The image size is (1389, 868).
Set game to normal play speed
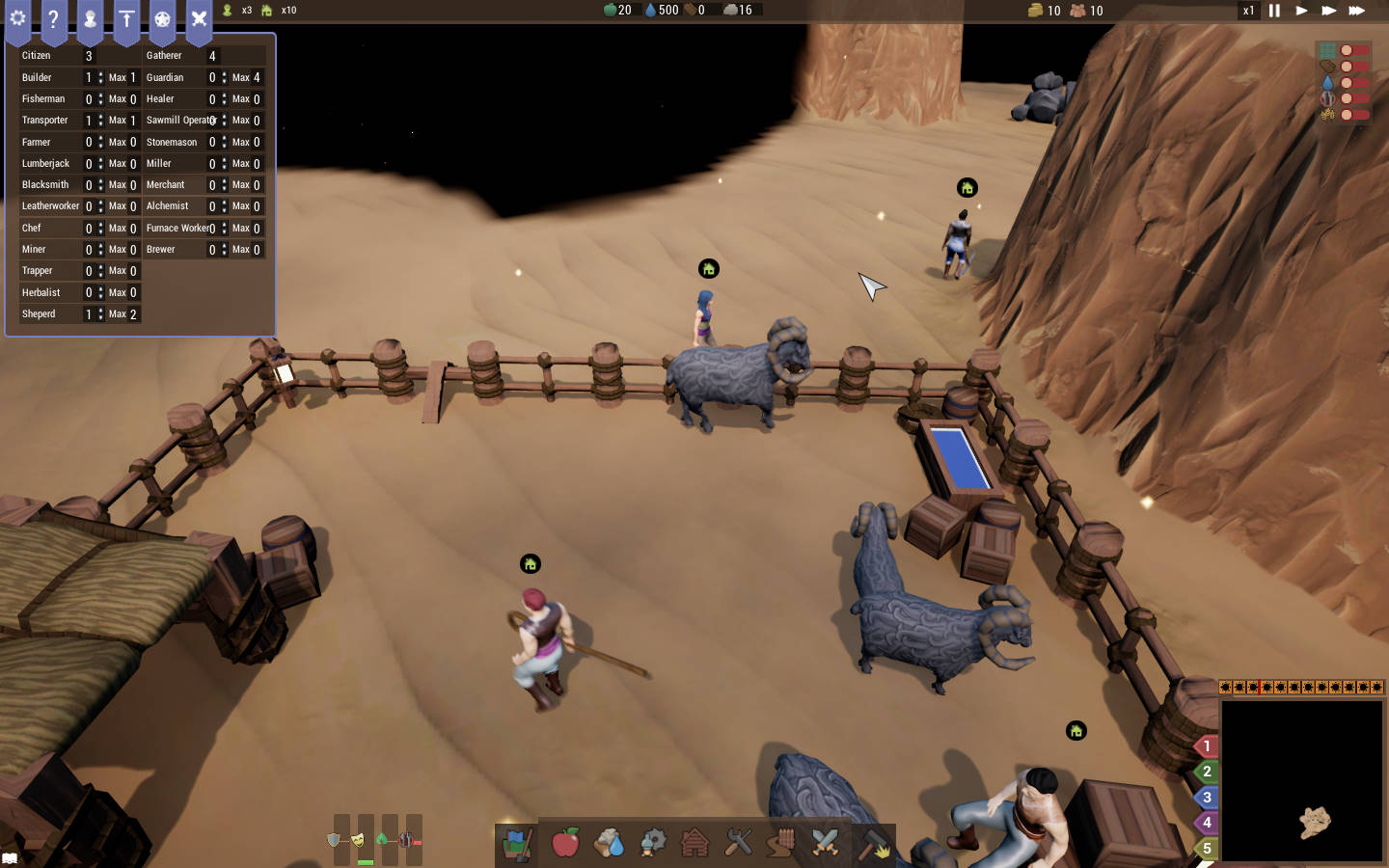tap(1301, 11)
